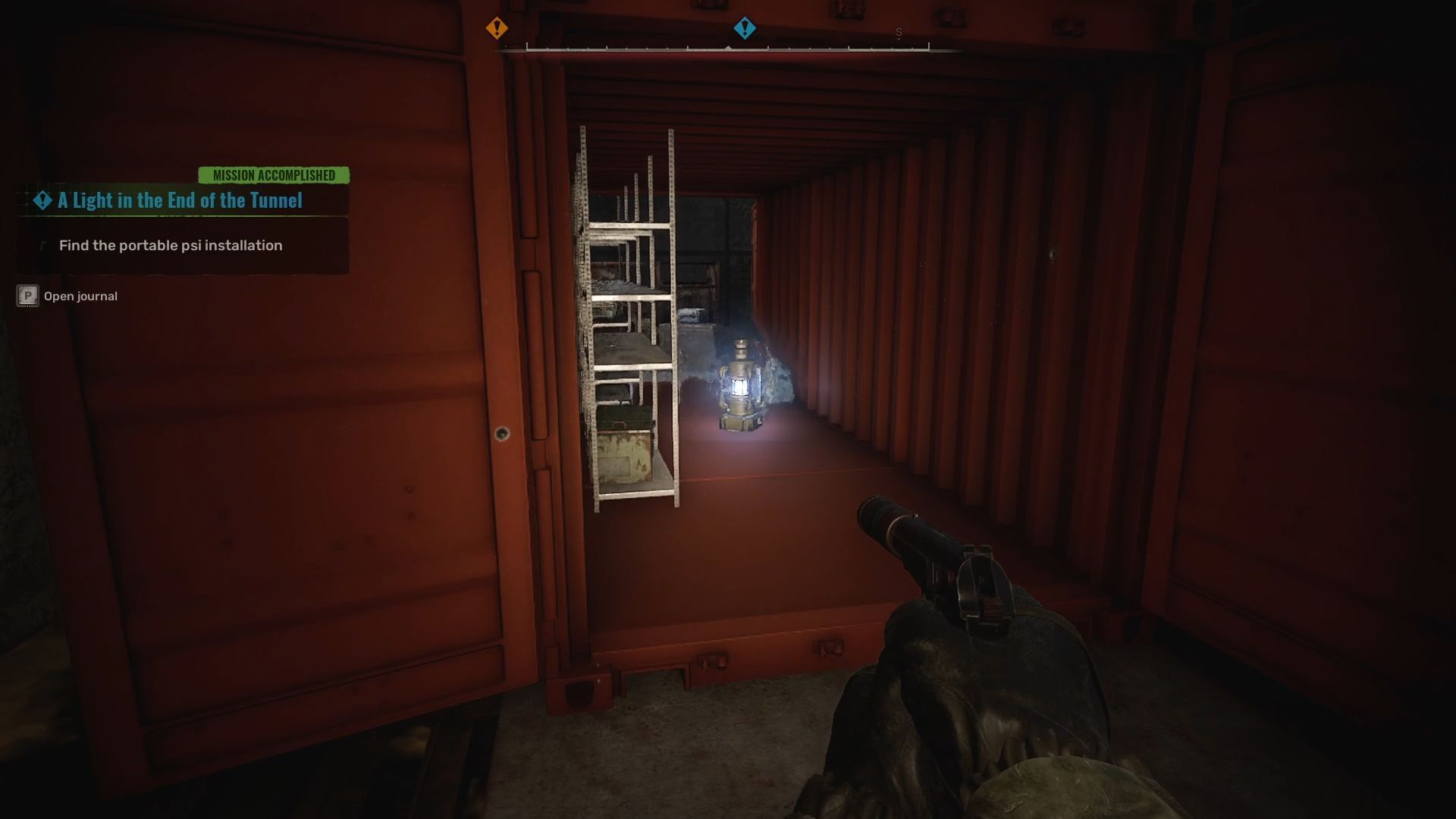Expand the mission objective details panel
Screen dimensions: 1456x819
pos(182,245)
